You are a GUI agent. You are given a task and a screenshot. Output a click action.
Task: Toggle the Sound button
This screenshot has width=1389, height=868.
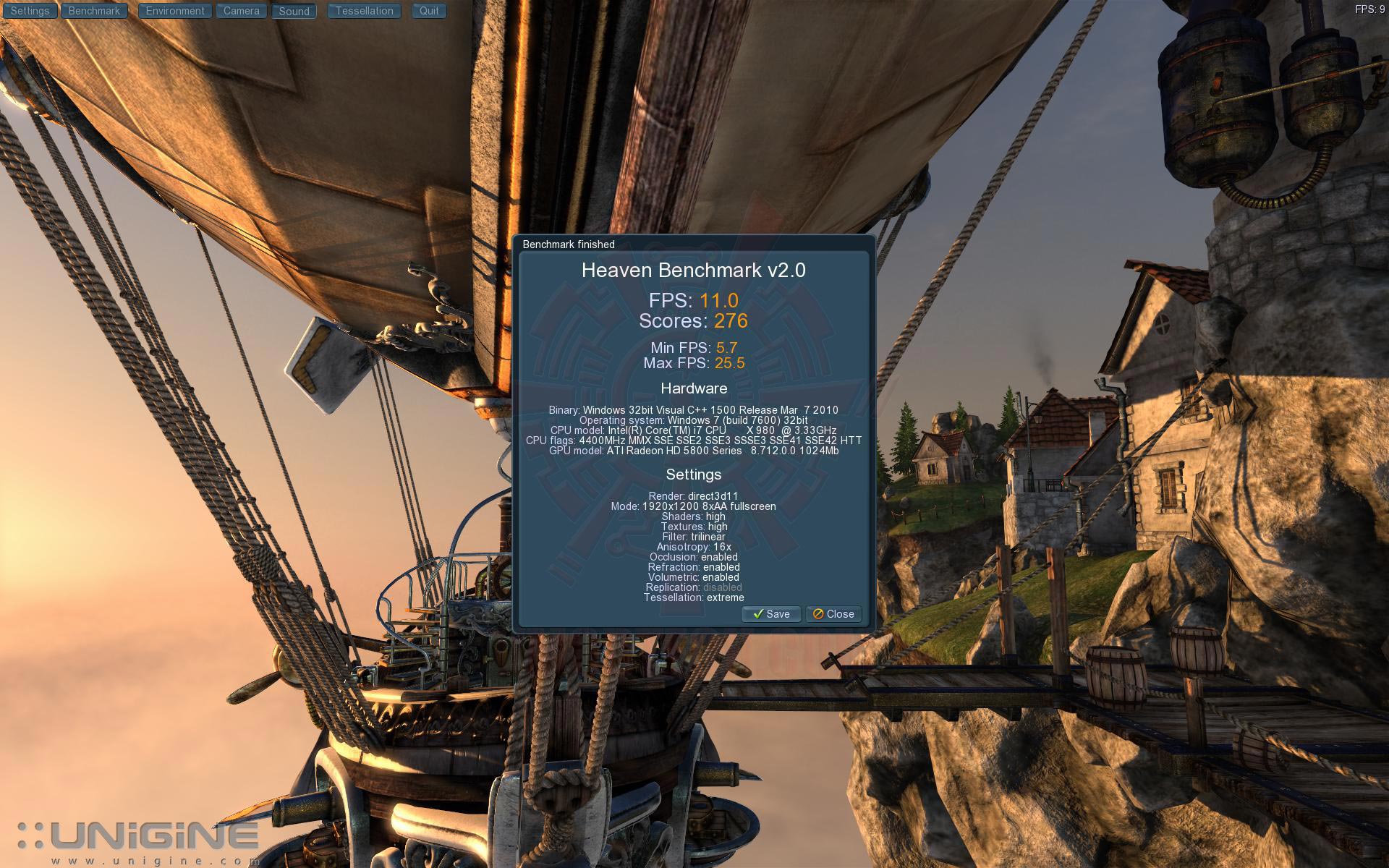294,12
